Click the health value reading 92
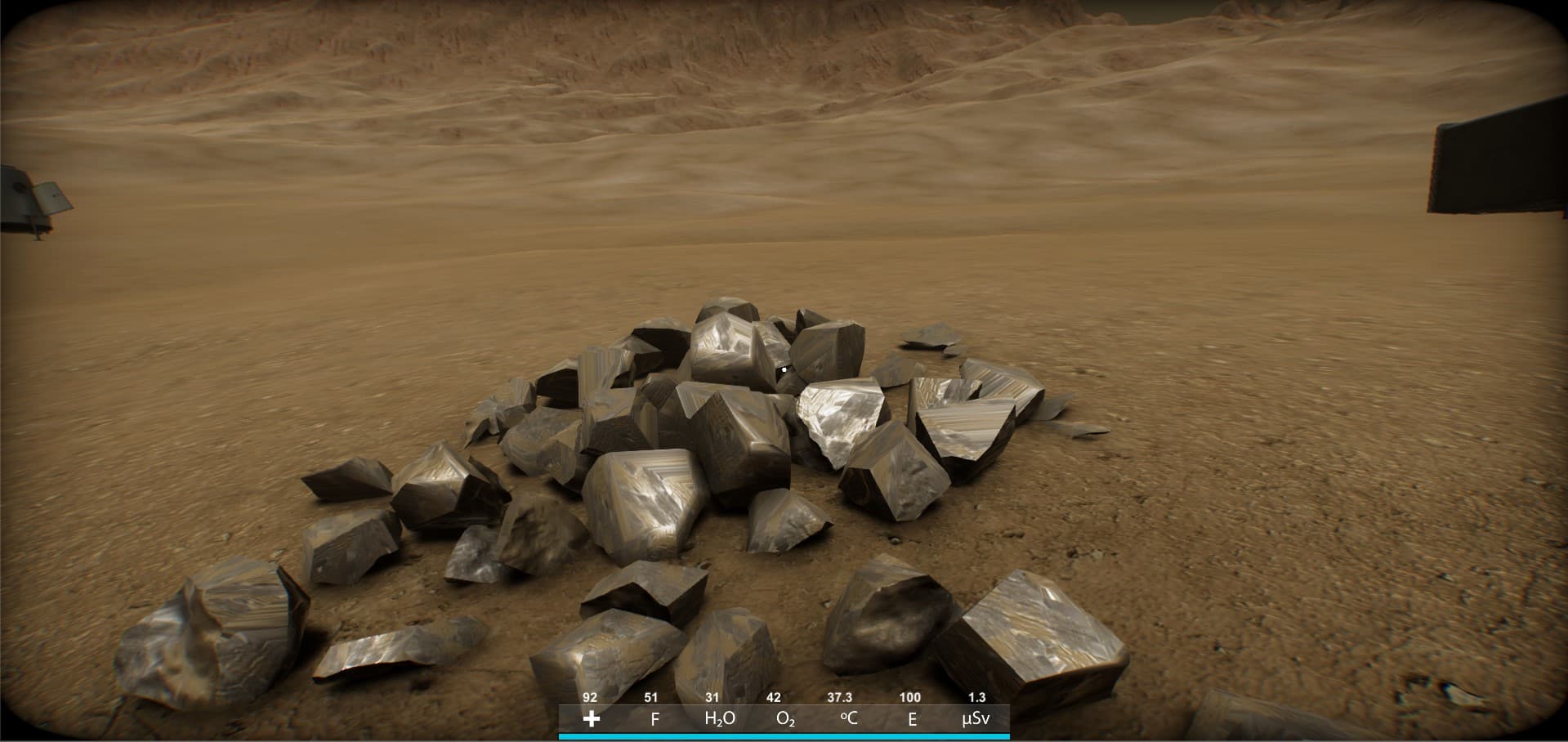The image size is (1568, 742). click(589, 698)
